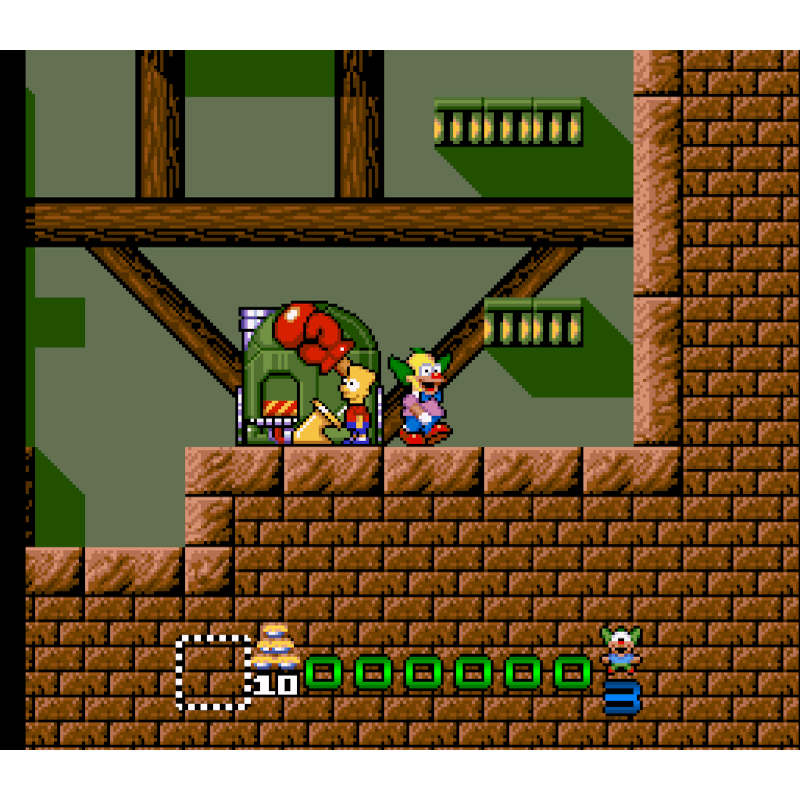The image size is (800, 800).
Task: Click the custard pie stack icon
Action: pyautogui.click(x=275, y=648)
